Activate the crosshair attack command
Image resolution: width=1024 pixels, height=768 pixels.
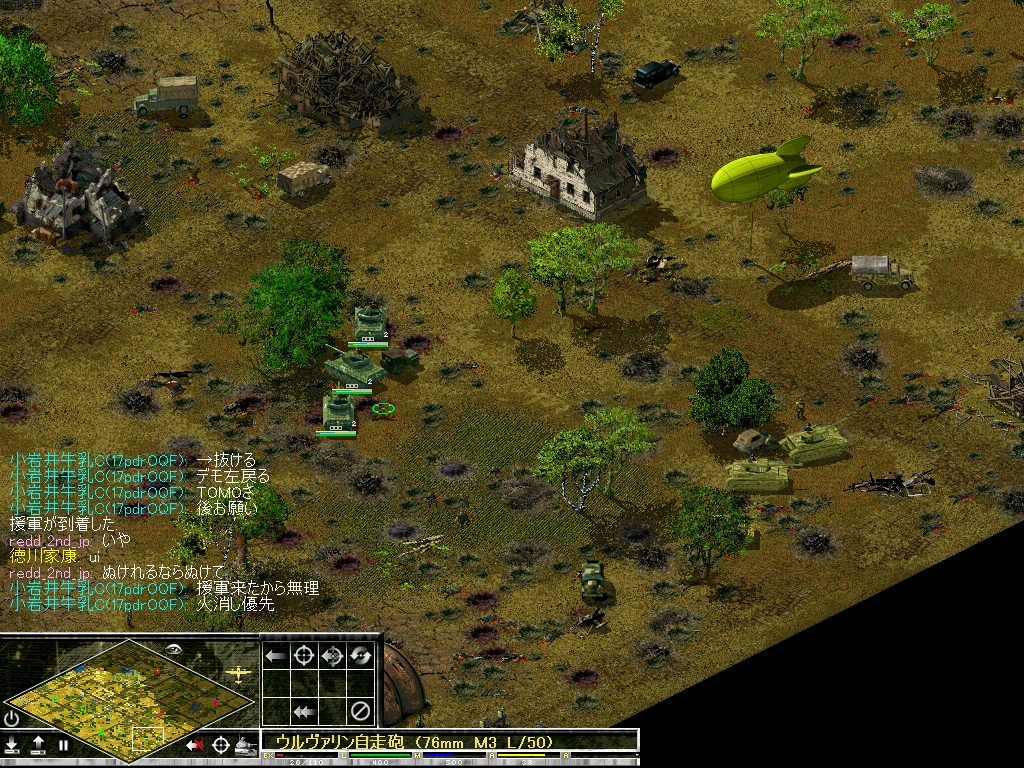(x=303, y=656)
